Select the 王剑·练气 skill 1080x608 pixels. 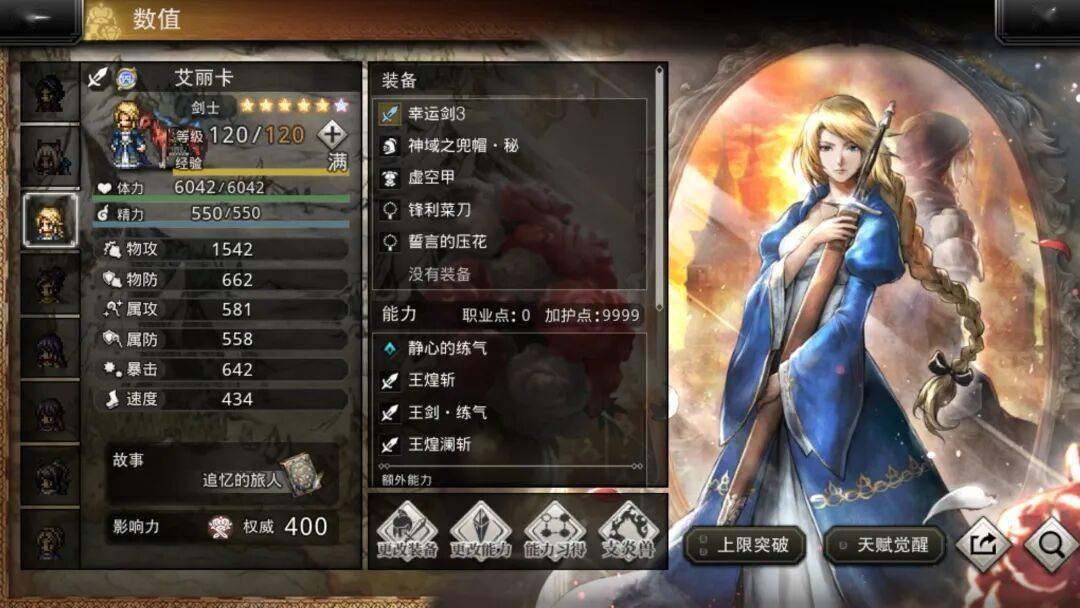click(x=510, y=412)
